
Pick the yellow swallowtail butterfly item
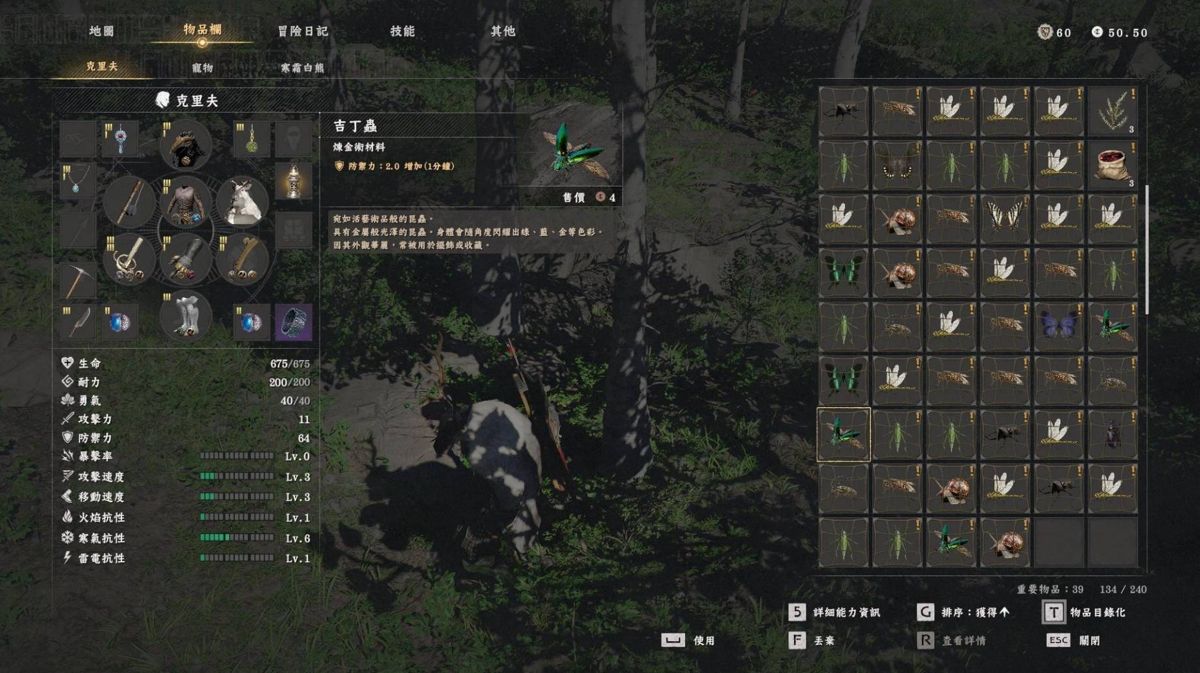1005,219
